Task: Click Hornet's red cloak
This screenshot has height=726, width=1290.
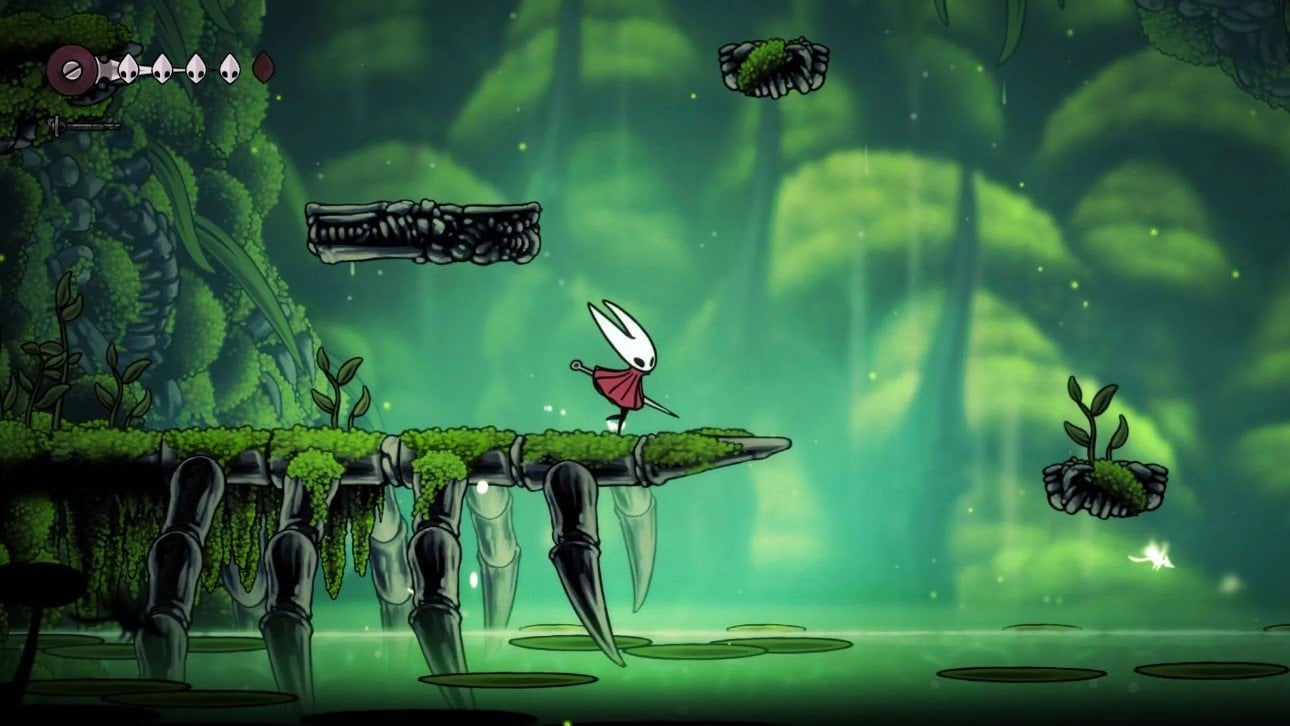Action: click(622, 388)
